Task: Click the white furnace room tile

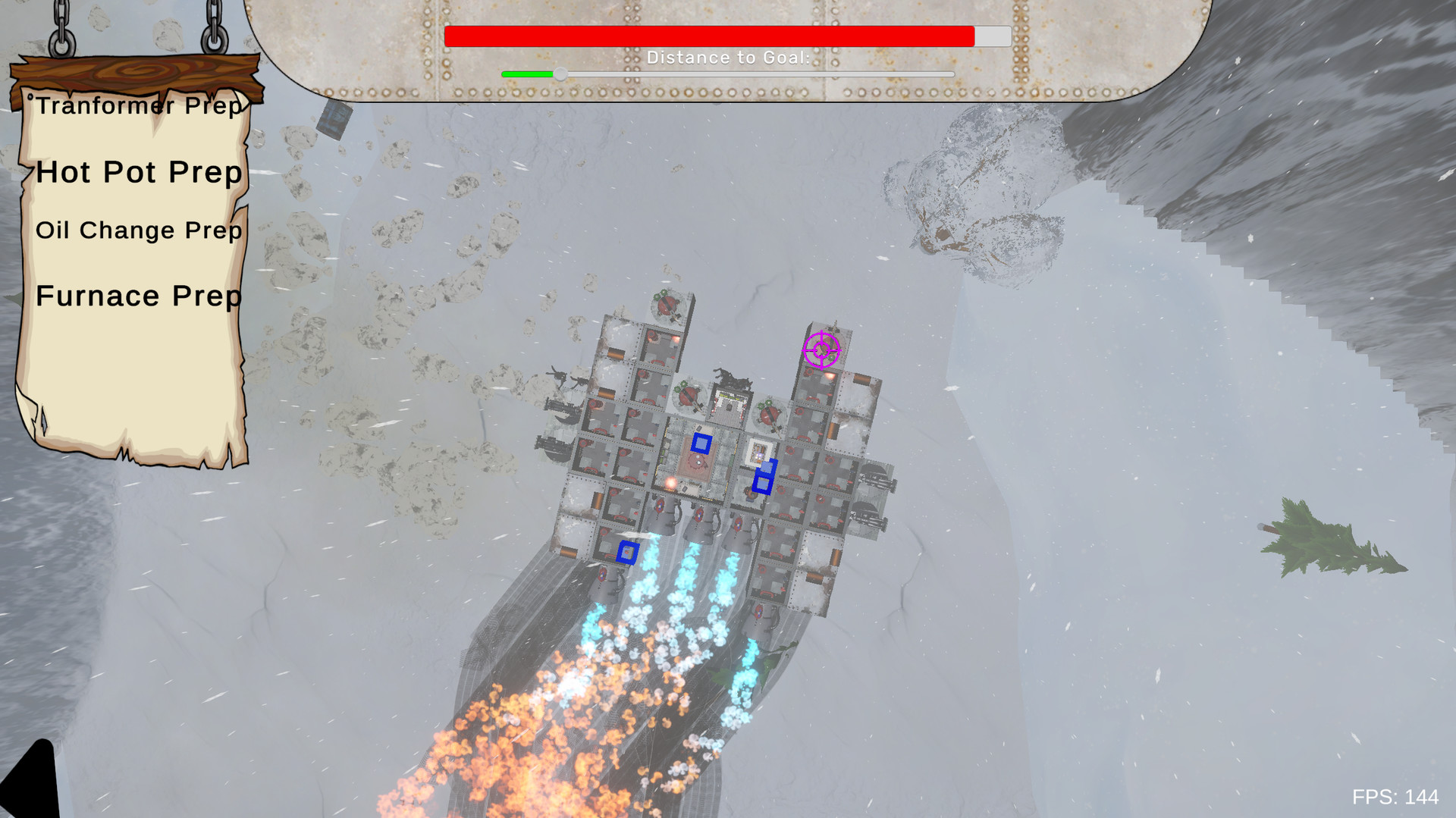Action: tap(759, 450)
